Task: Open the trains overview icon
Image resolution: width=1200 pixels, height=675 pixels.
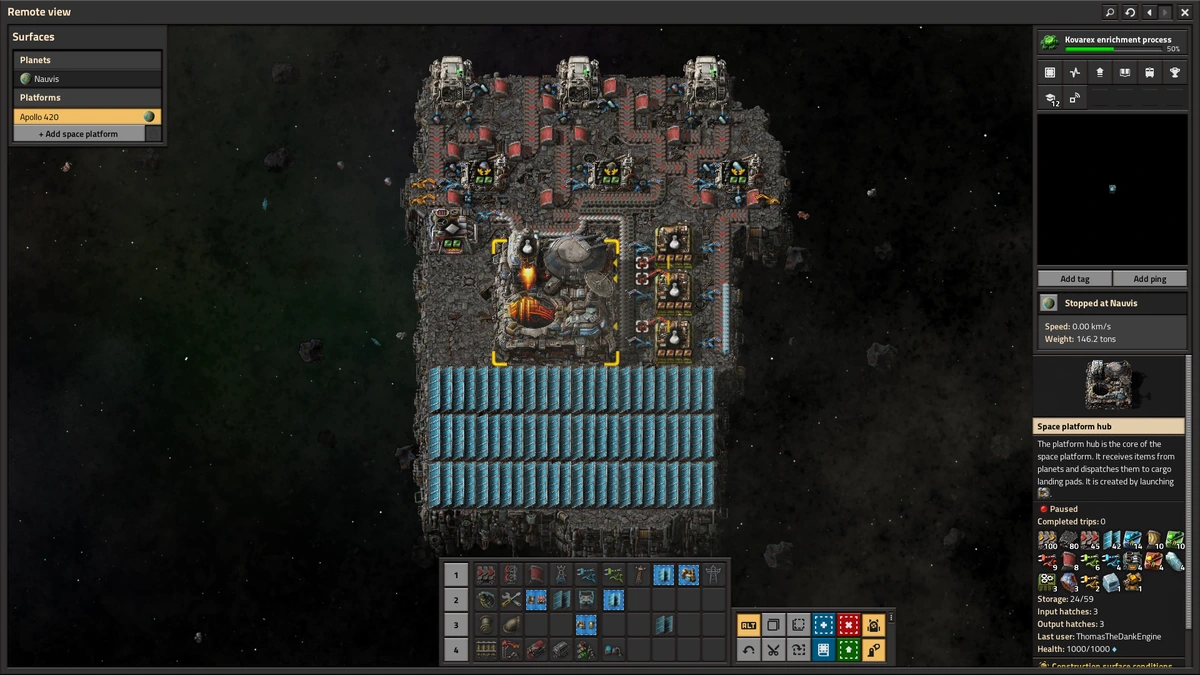Action: tap(1150, 72)
